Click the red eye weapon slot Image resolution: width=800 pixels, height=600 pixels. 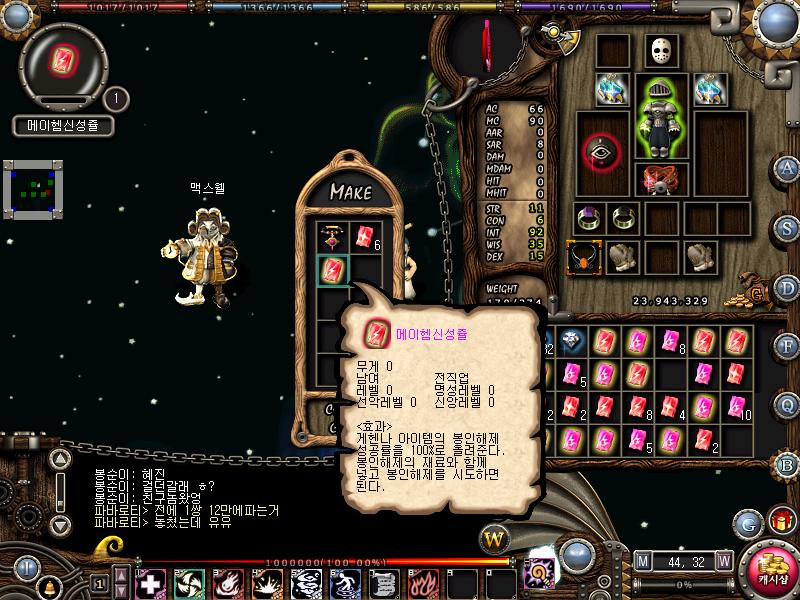coord(601,149)
